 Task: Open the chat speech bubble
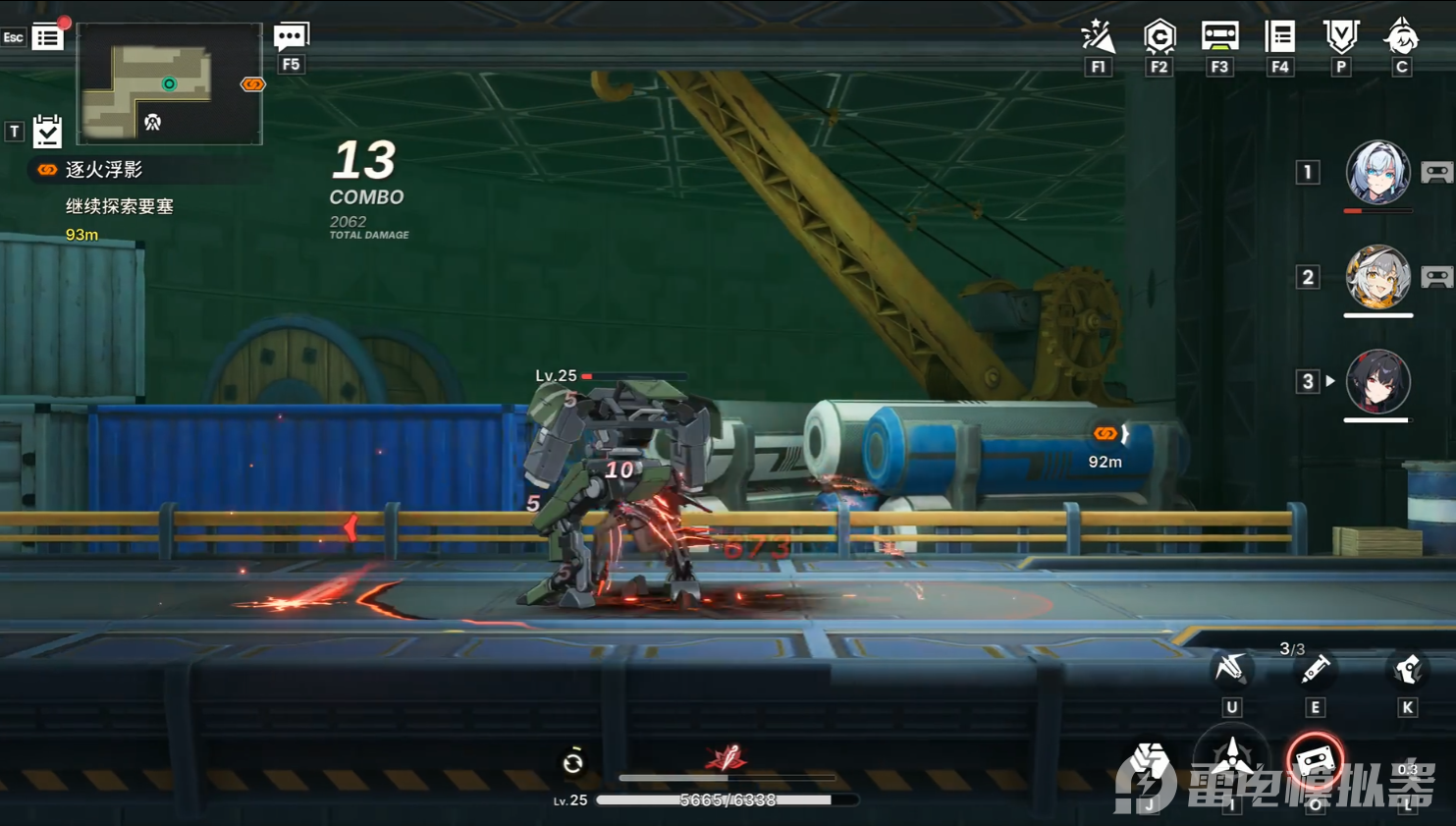(x=291, y=37)
